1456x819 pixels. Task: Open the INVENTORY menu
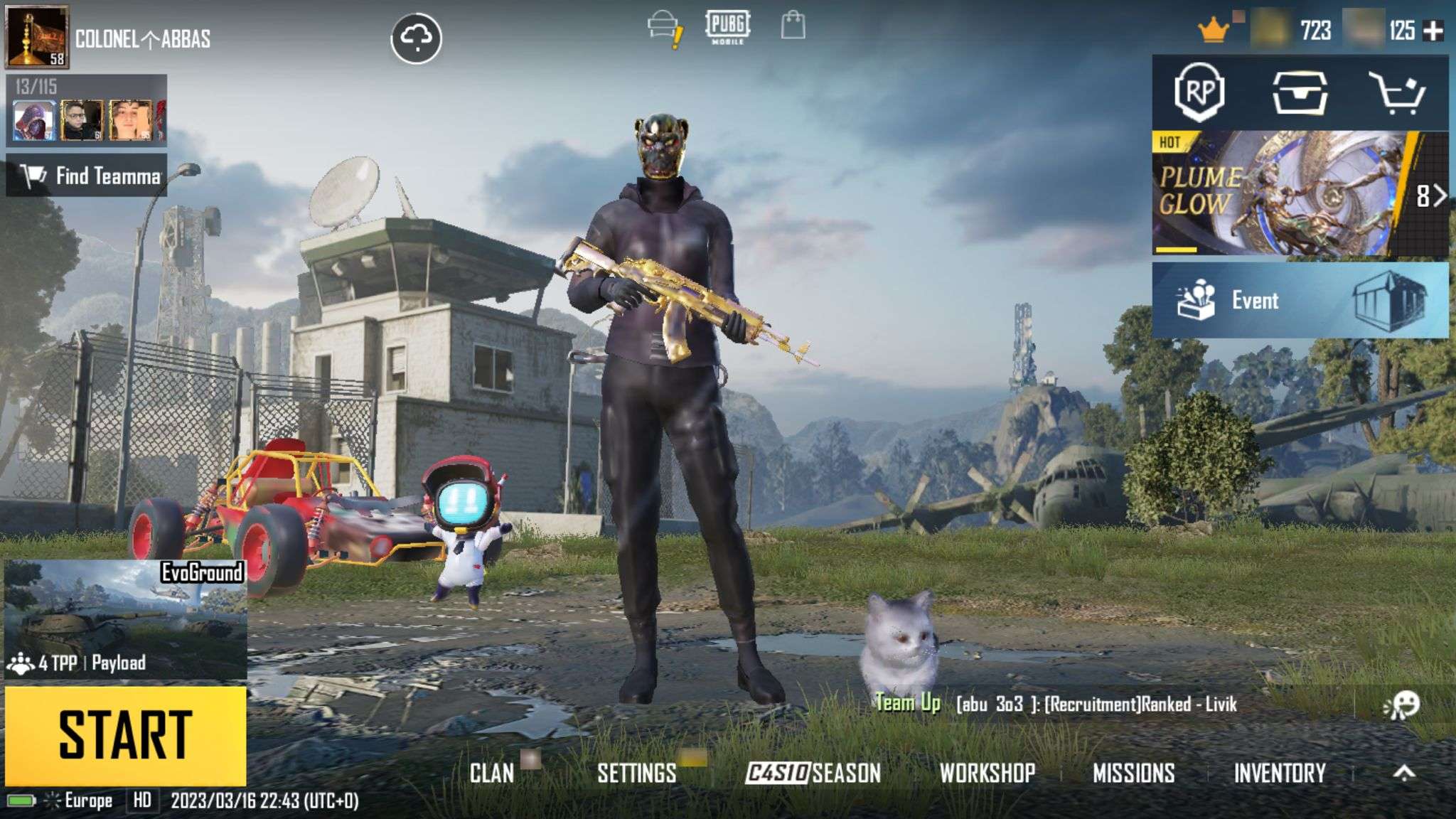point(1279,773)
